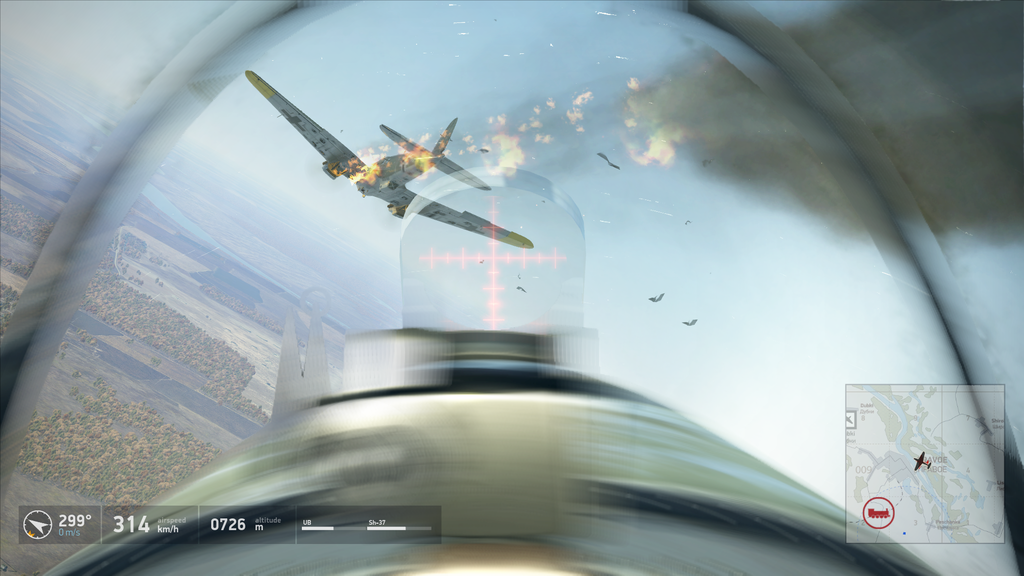The height and width of the screenshot is (576, 1024).
Task: Open the minimap in the corner
Action: click(924, 463)
